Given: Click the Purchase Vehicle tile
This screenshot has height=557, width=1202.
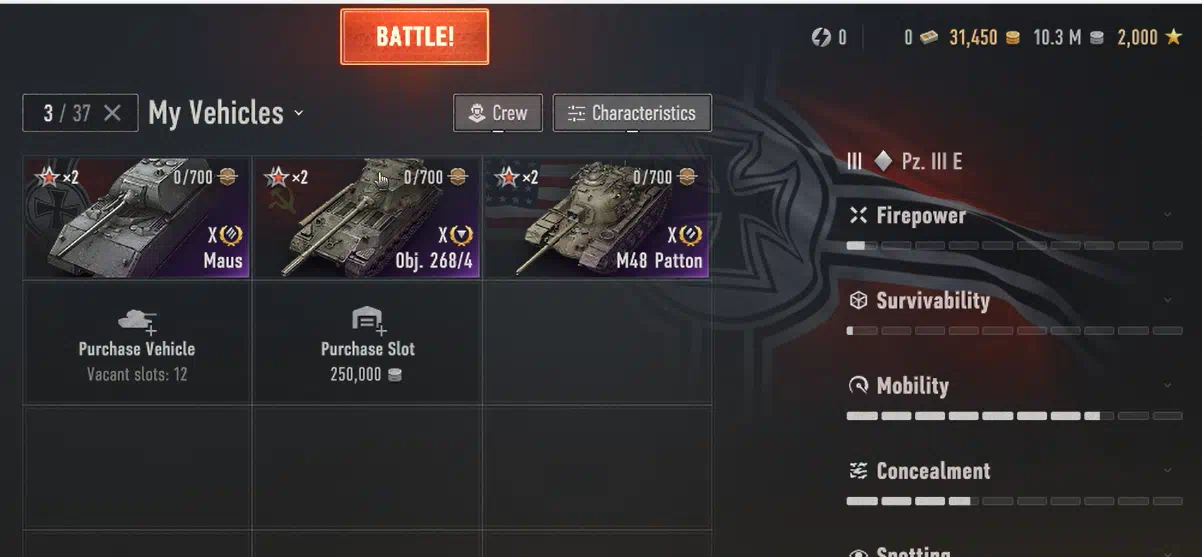Looking at the screenshot, I should pos(137,342).
